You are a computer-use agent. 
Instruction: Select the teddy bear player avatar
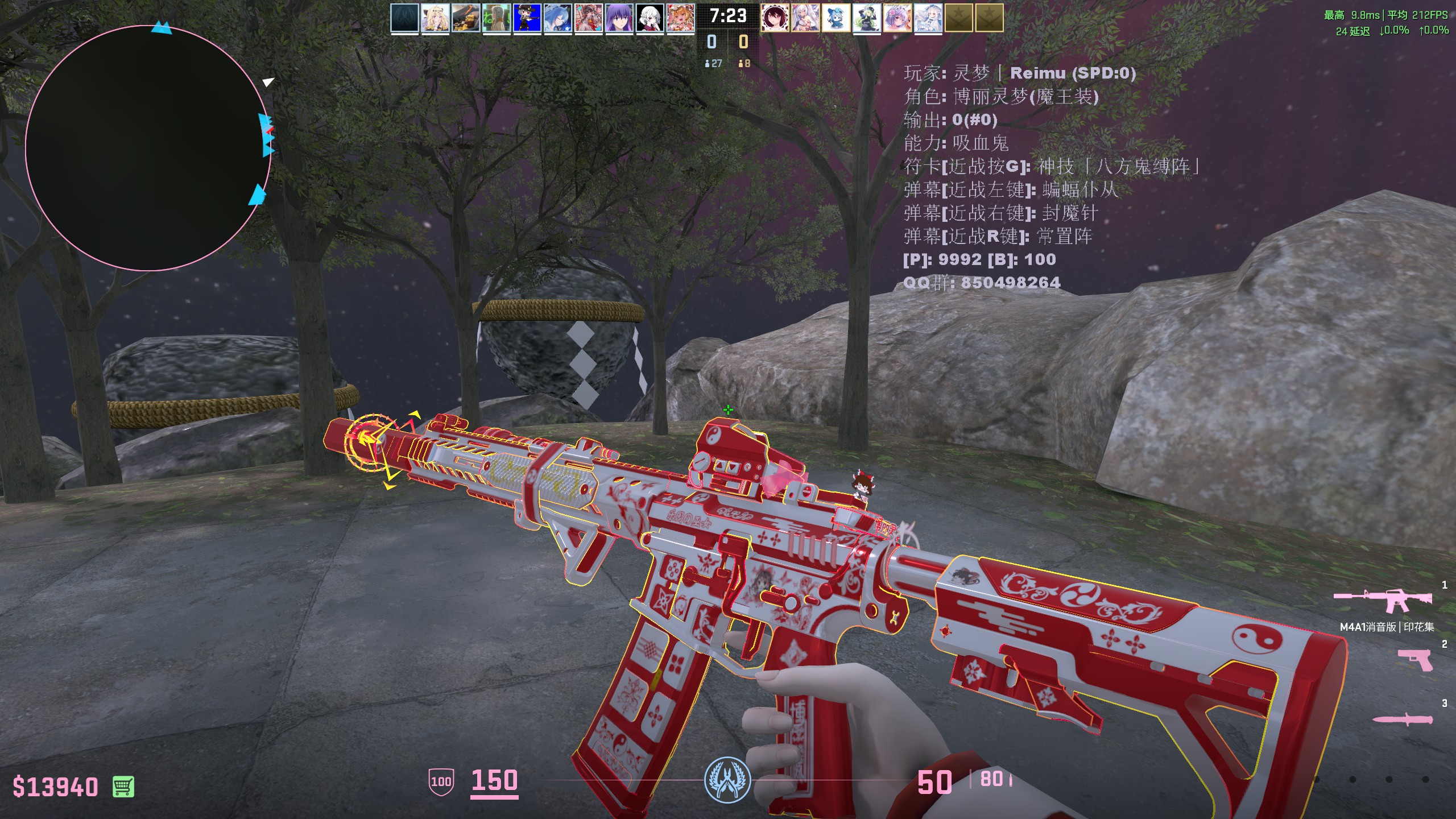tap(466, 18)
